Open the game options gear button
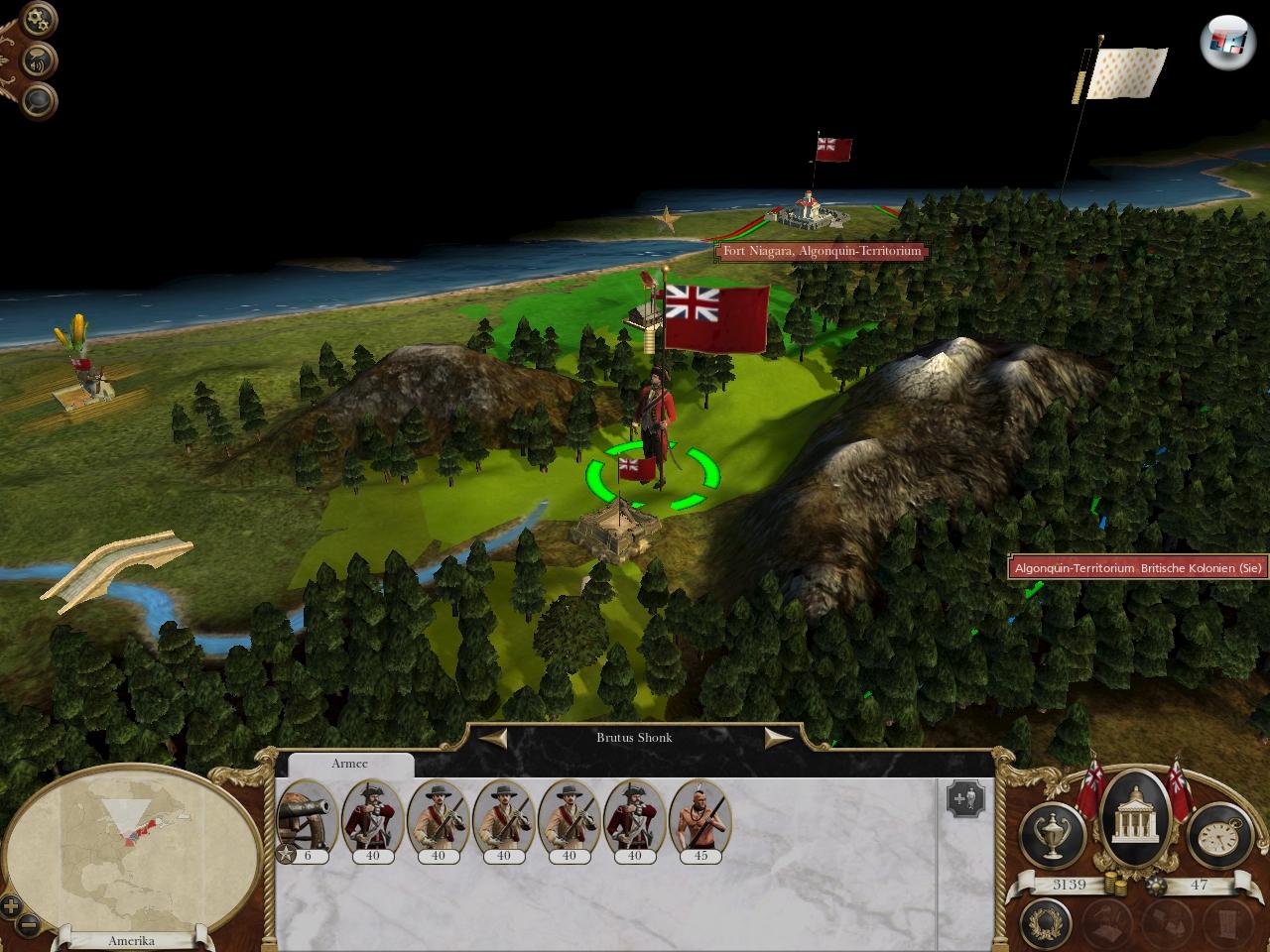This screenshot has width=1270, height=952. click(x=41, y=19)
